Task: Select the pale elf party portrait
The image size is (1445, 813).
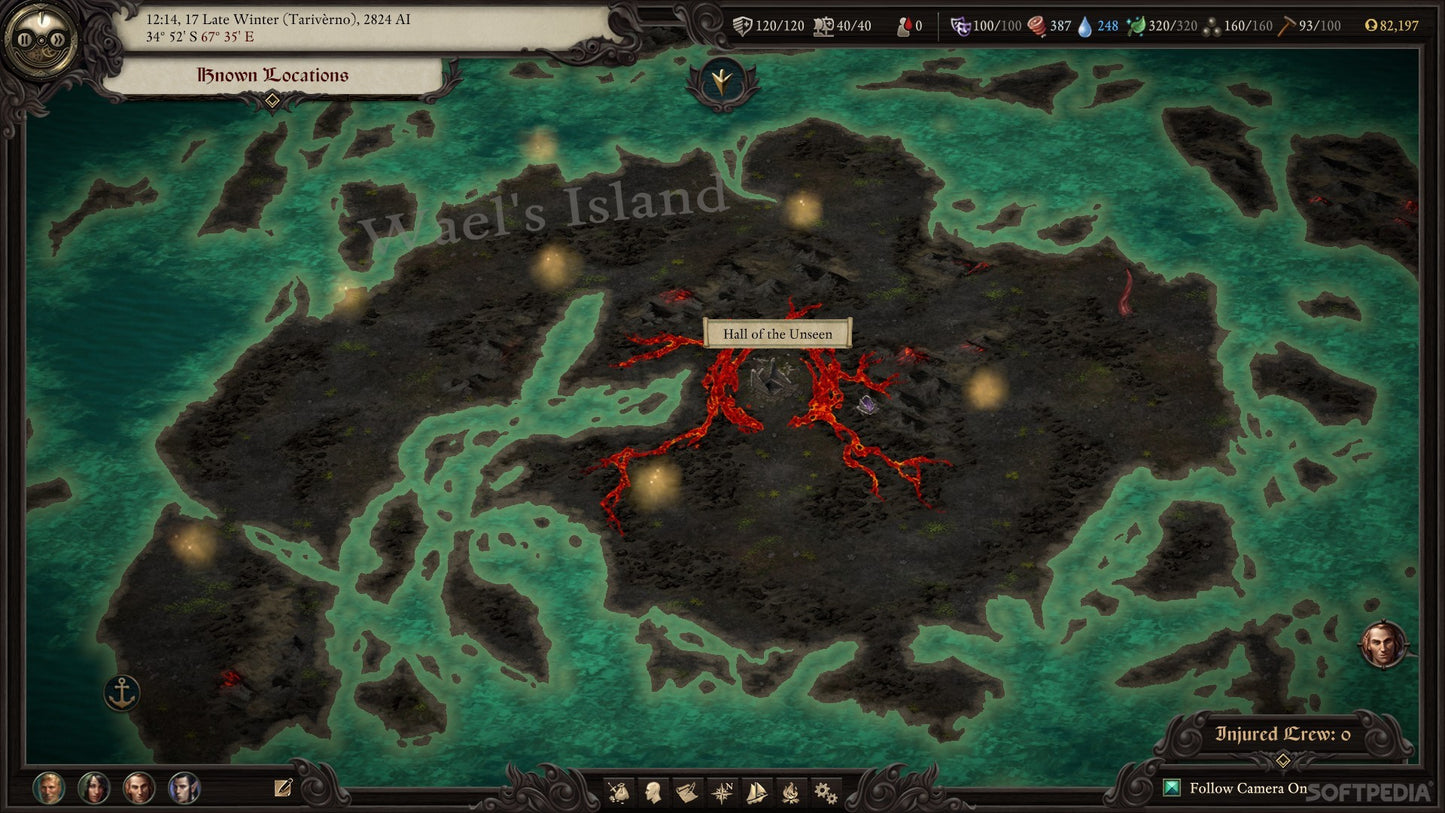Action: pyautogui.click(x=184, y=788)
